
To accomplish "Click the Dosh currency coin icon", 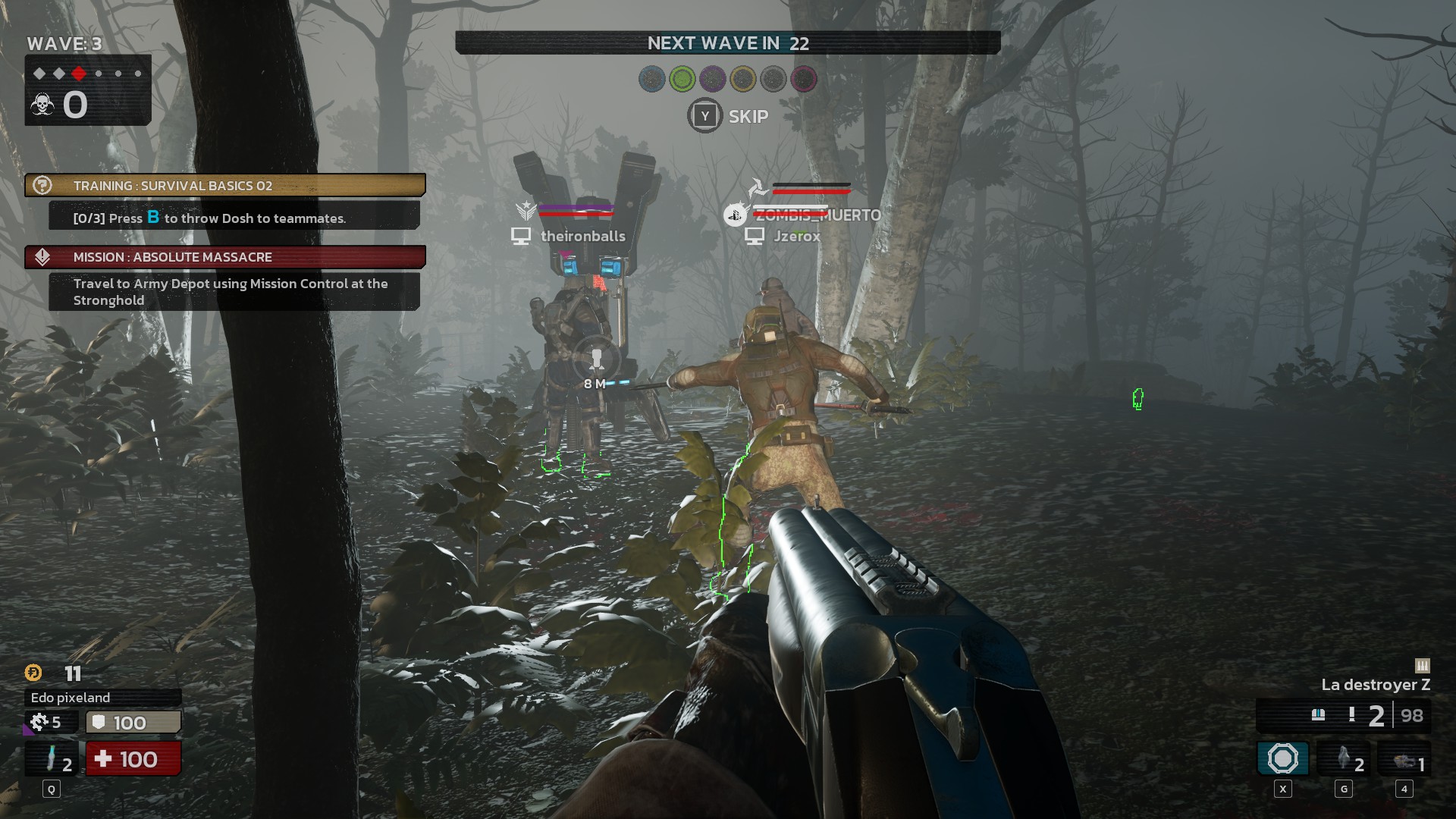I will coord(33,673).
